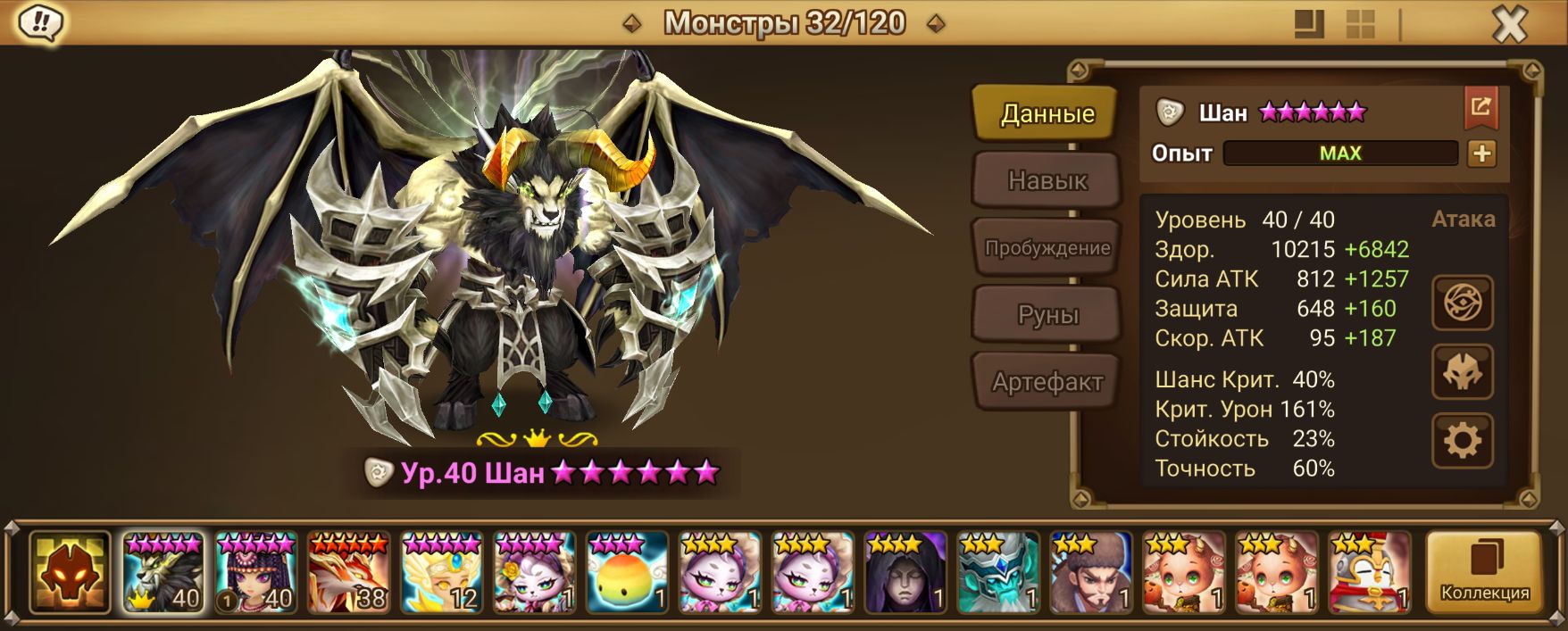Image resolution: width=1568 pixels, height=631 pixels.
Task: Choose the hooded dark-robed monster thumbnail
Action: point(905,572)
